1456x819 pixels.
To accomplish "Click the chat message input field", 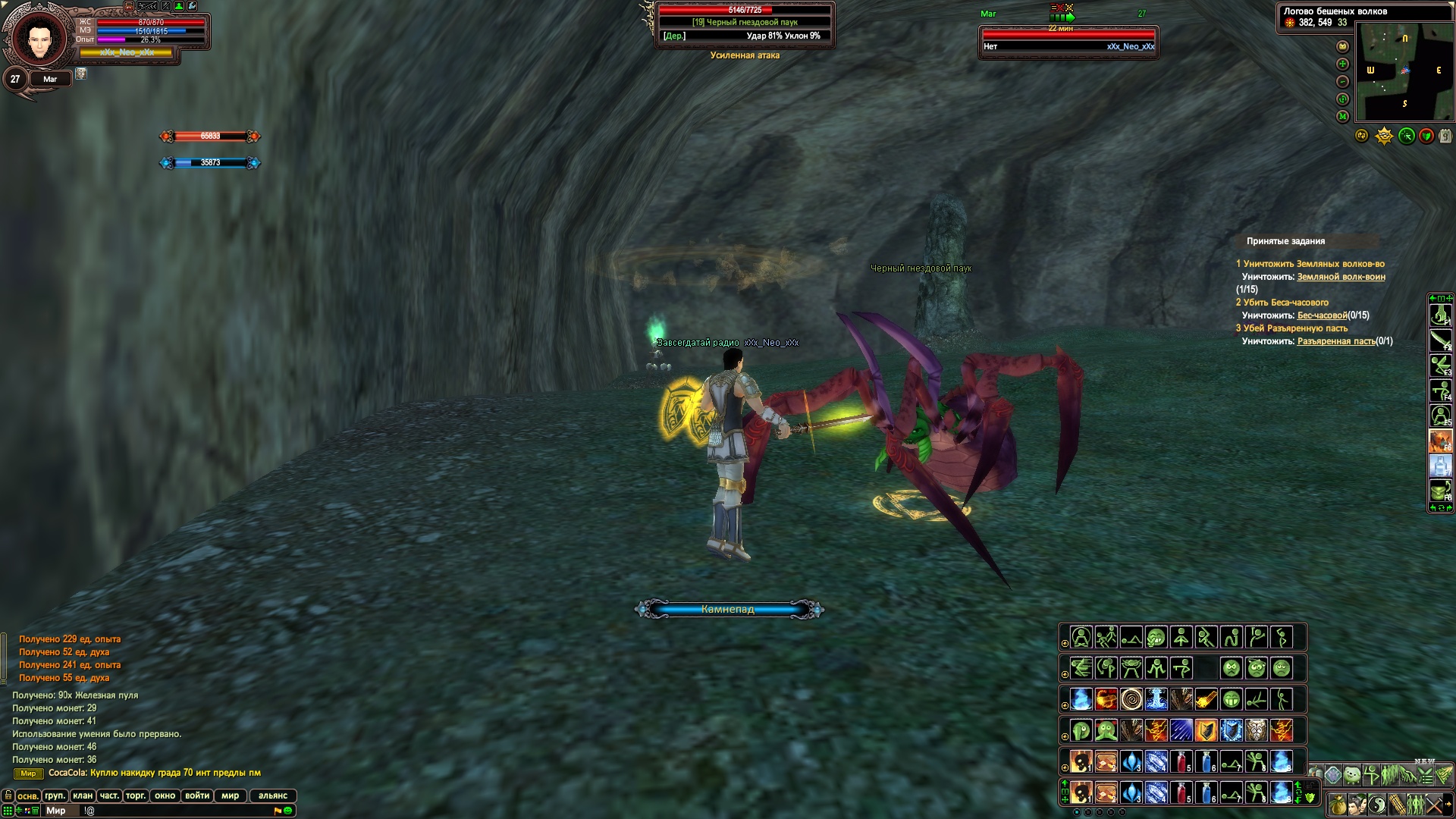I will [x=174, y=811].
